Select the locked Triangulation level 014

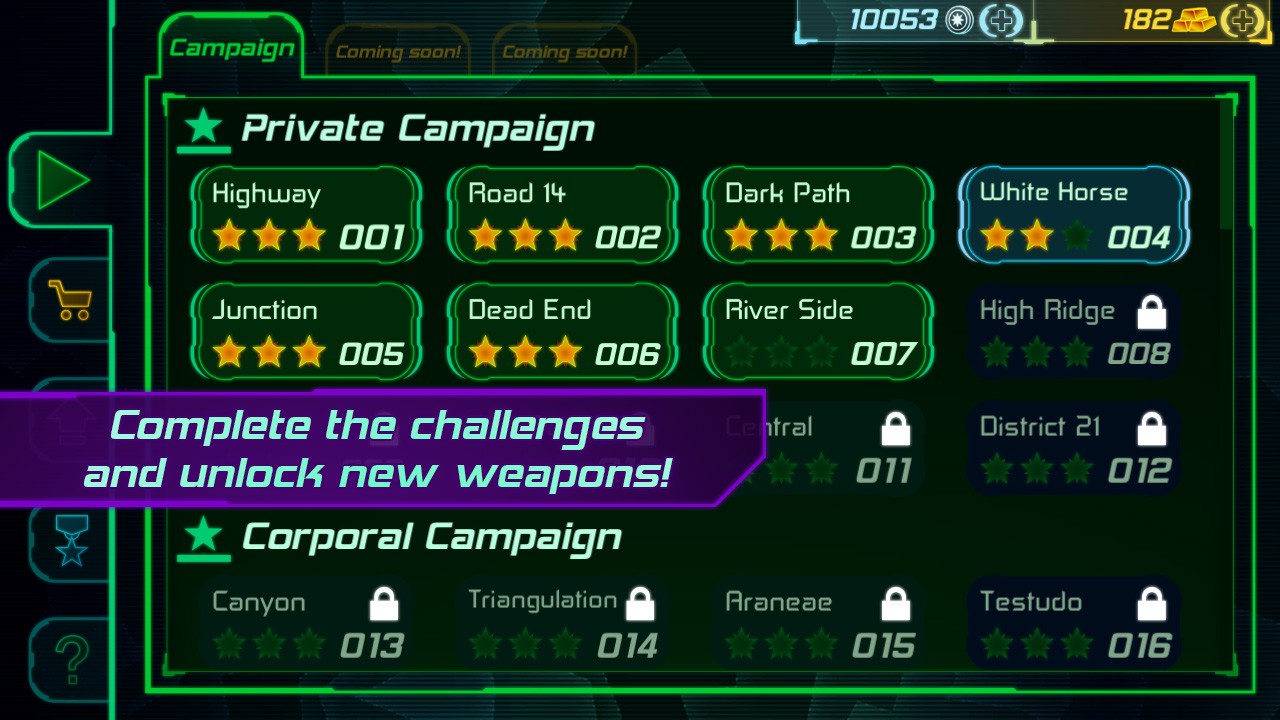[563, 624]
